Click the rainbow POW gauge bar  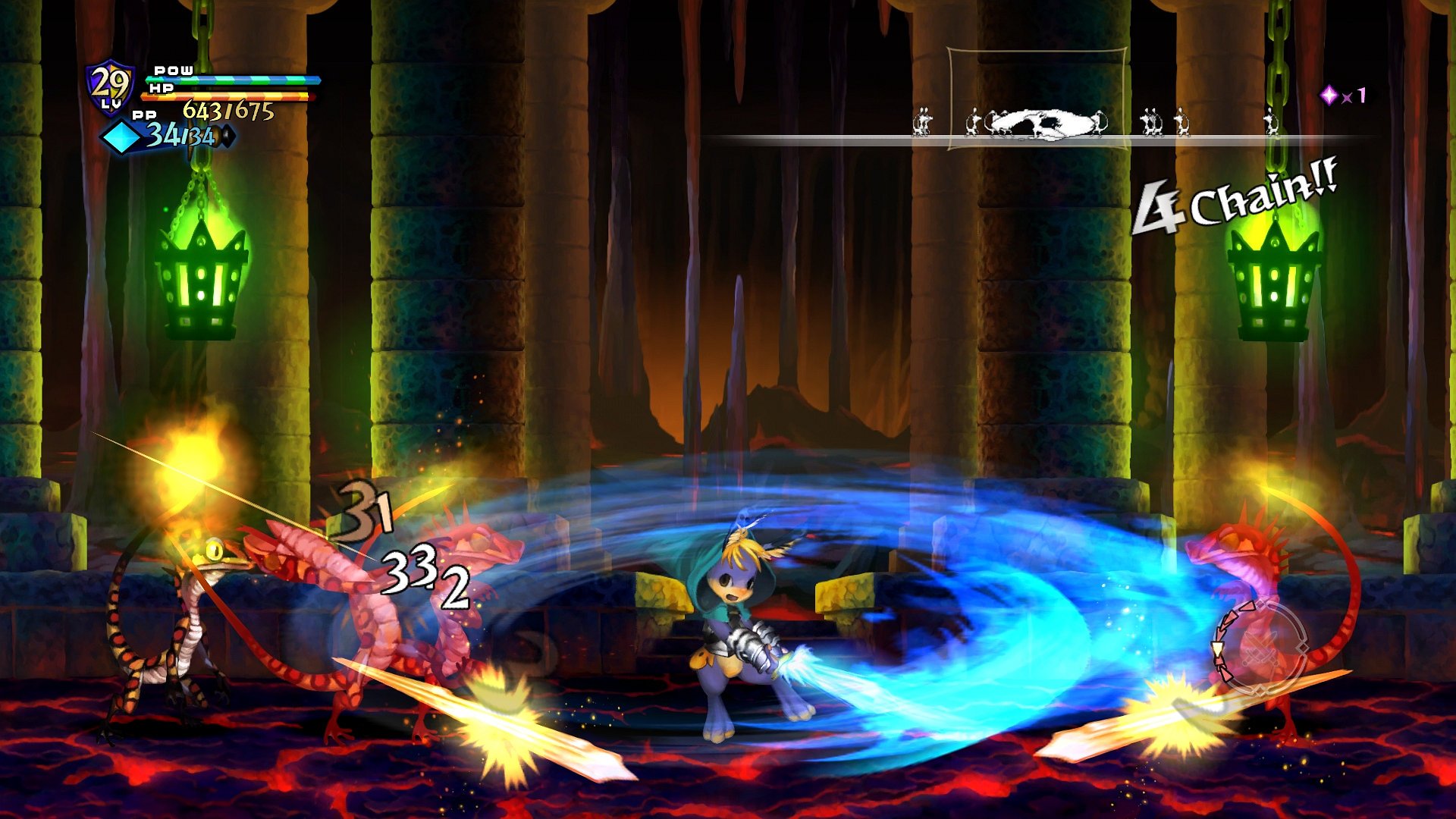235,80
